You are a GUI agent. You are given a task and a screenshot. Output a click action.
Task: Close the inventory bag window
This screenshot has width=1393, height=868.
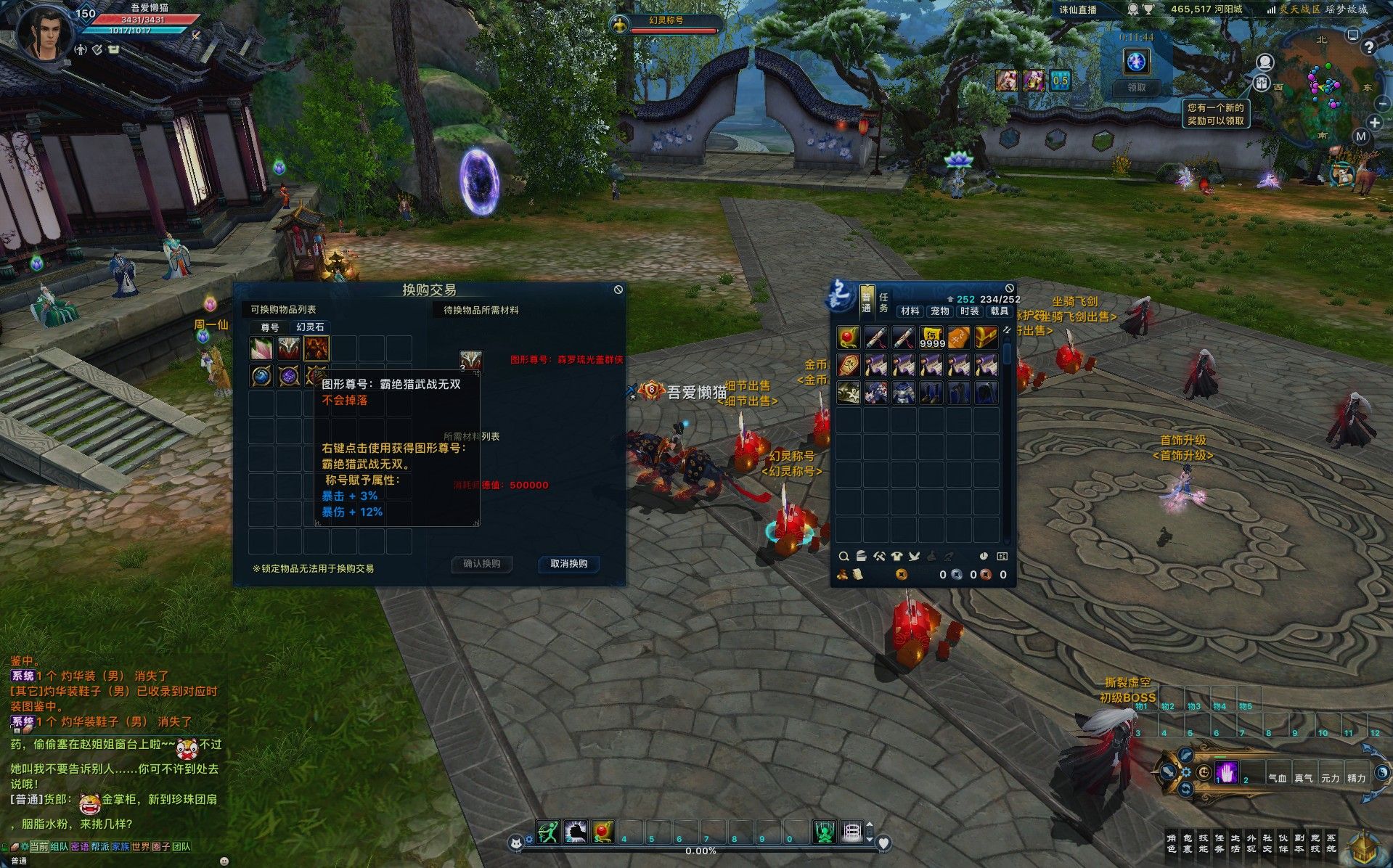point(1009,288)
